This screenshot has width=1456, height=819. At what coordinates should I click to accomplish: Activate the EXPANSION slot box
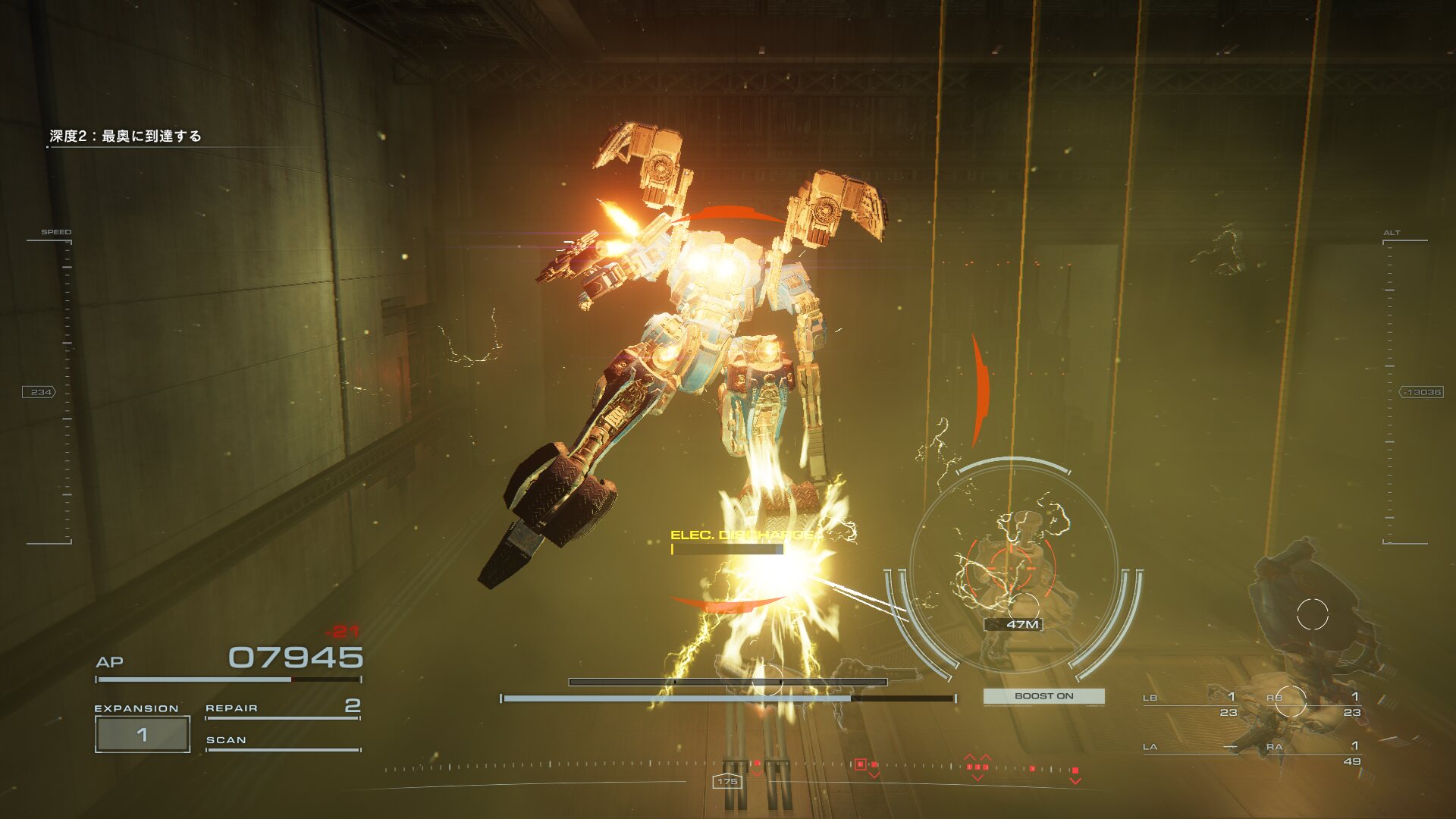[142, 734]
